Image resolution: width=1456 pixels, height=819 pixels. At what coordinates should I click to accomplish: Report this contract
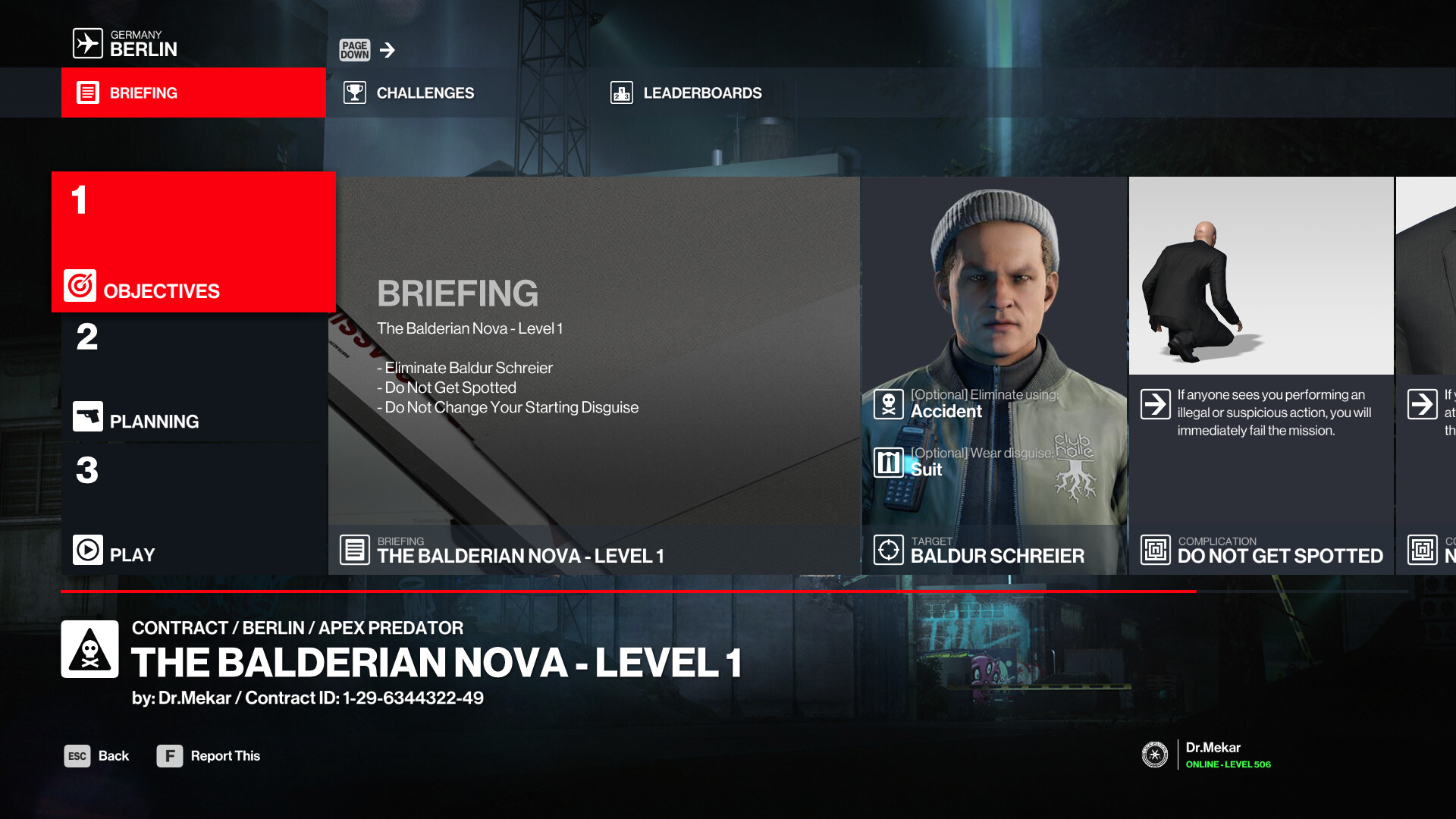209,756
